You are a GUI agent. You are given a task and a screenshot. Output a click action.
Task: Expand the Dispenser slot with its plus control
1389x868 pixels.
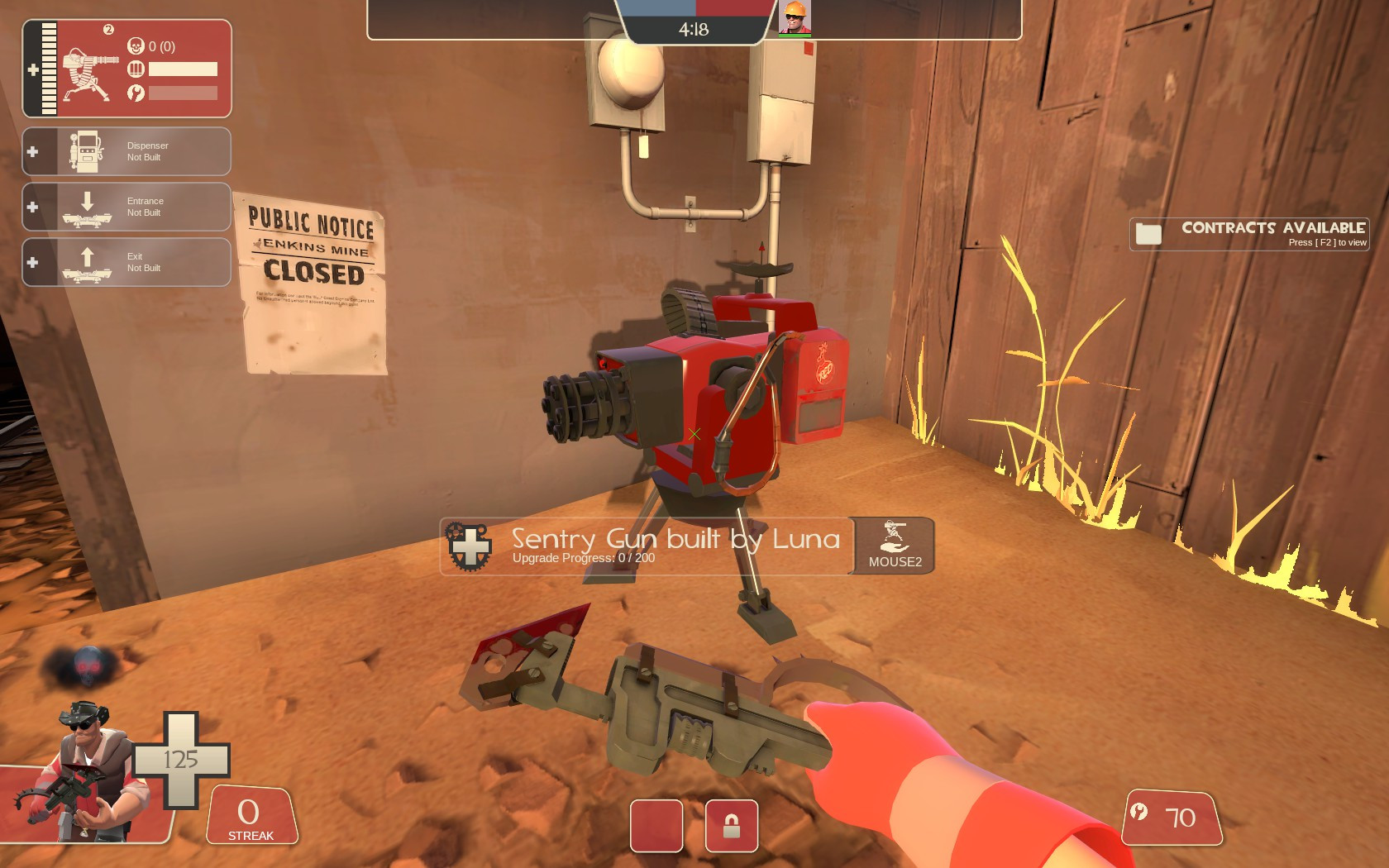[x=33, y=150]
